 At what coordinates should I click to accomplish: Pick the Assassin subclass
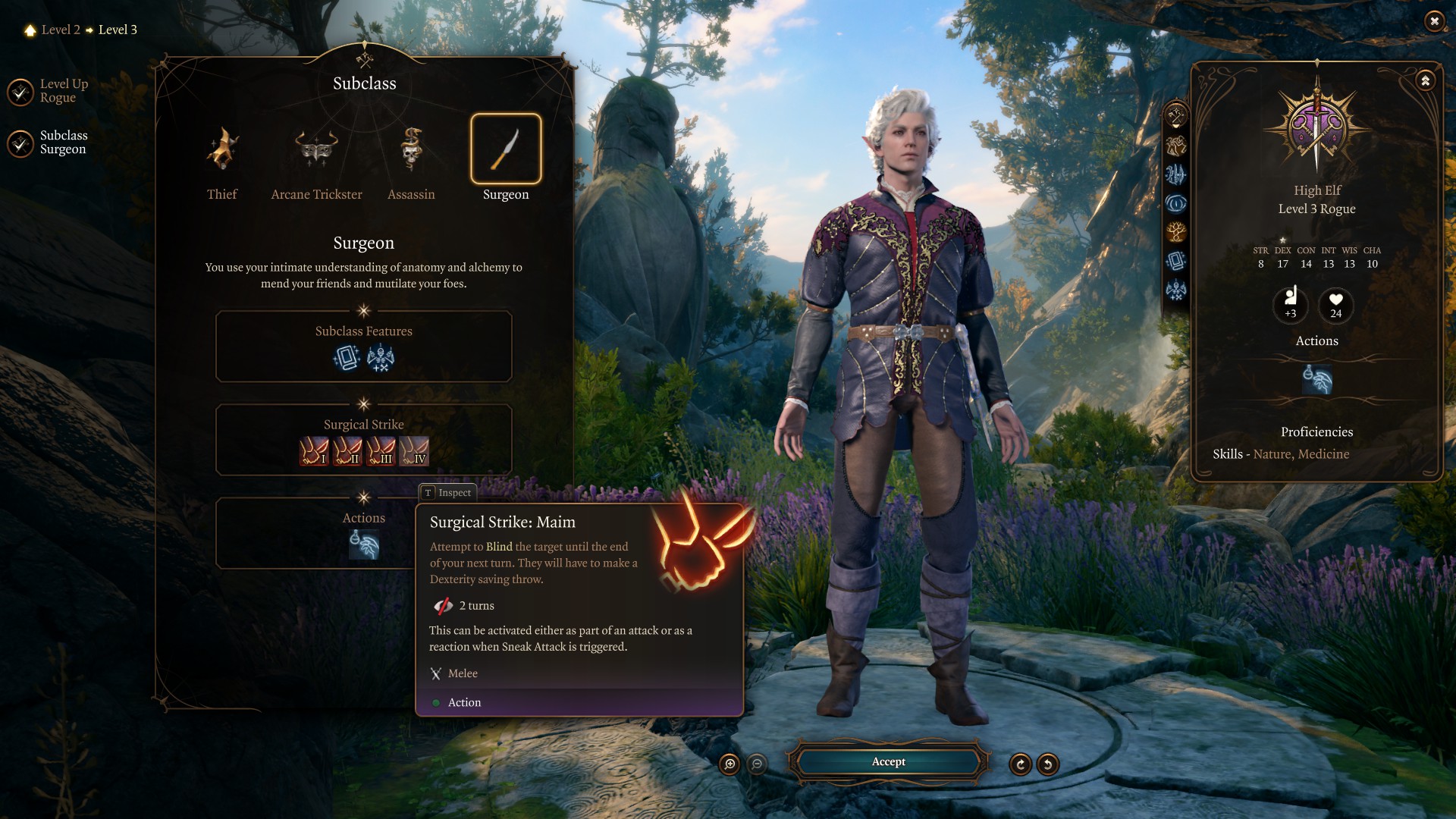(x=411, y=149)
